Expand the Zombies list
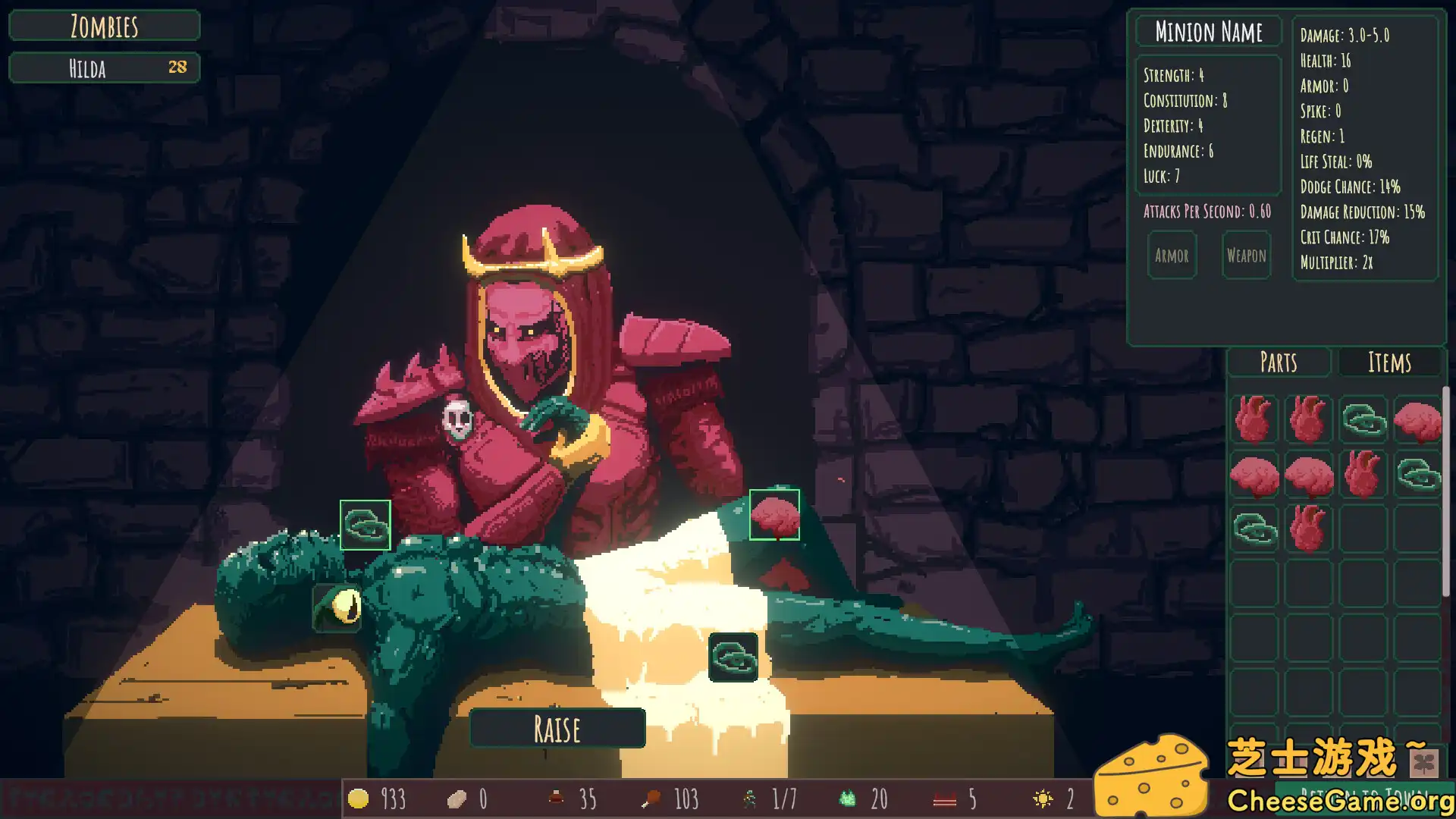Viewport: 1456px width, 819px height. coord(104,26)
